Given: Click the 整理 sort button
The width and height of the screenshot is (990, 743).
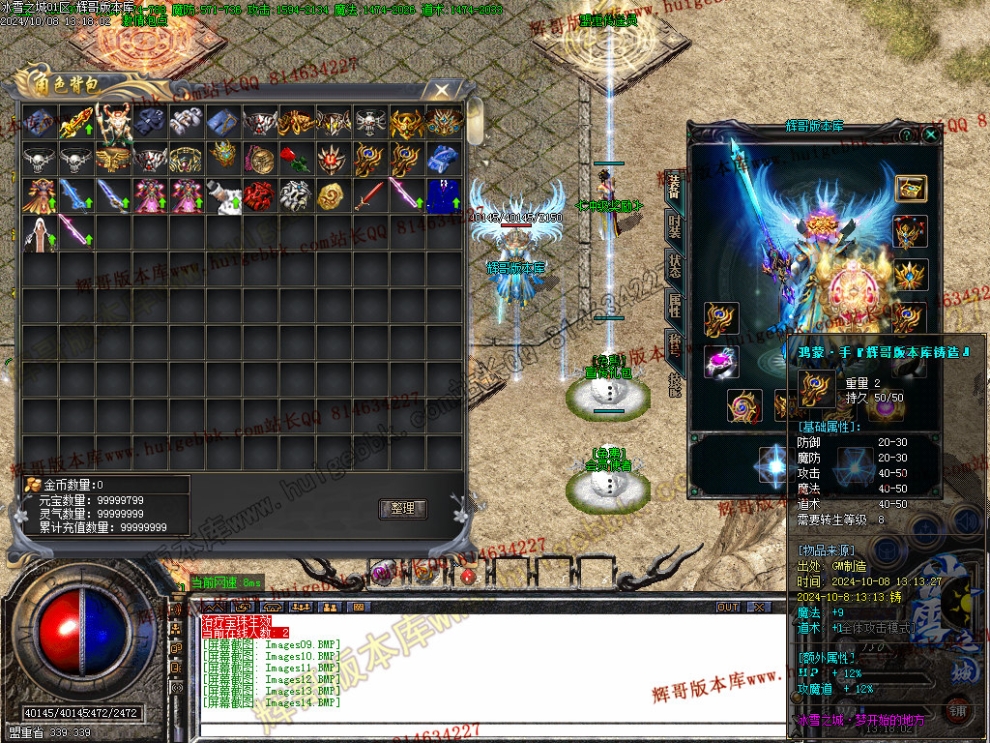Looking at the screenshot, I should [x=402, y=508].
